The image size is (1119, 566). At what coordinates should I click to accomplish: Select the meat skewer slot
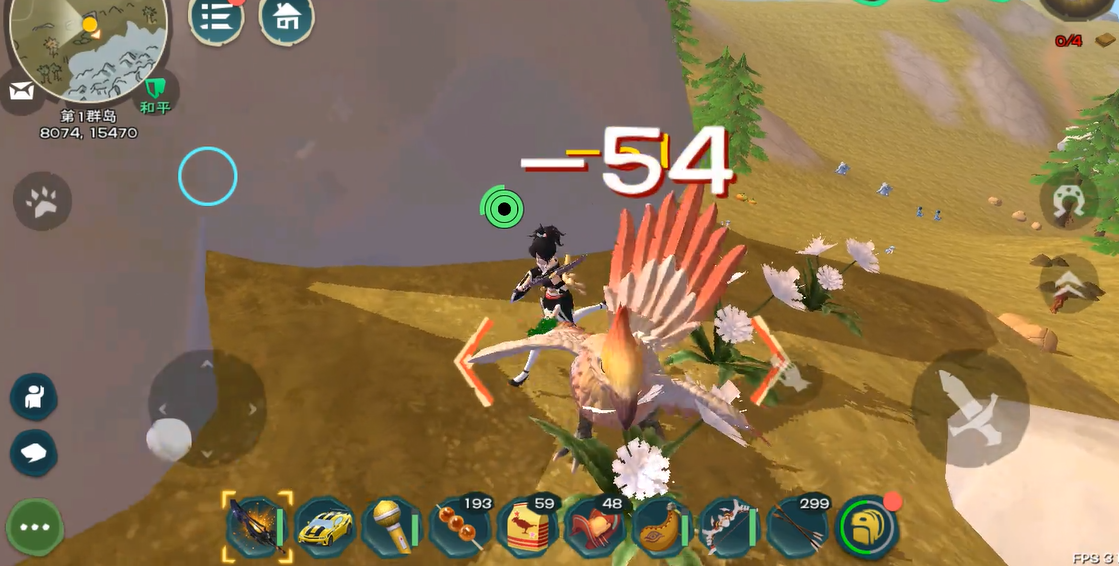pos(460,526)
